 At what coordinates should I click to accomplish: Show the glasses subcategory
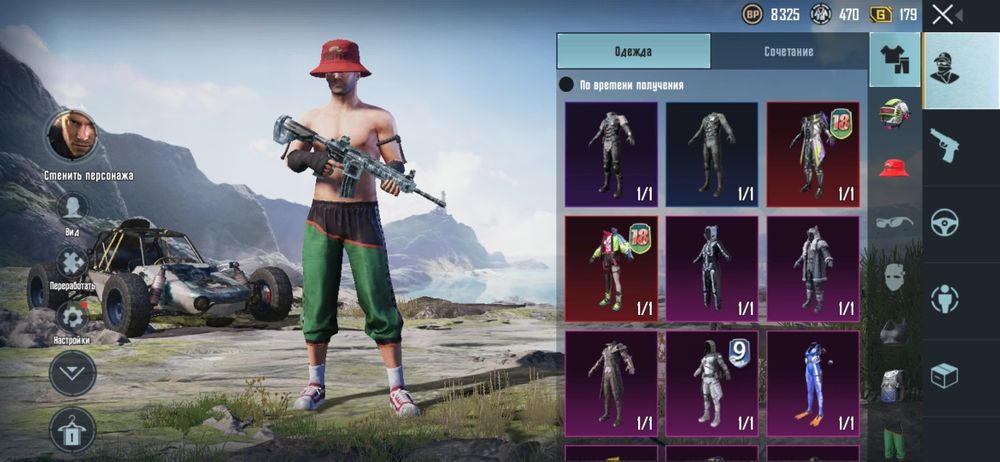894,222
